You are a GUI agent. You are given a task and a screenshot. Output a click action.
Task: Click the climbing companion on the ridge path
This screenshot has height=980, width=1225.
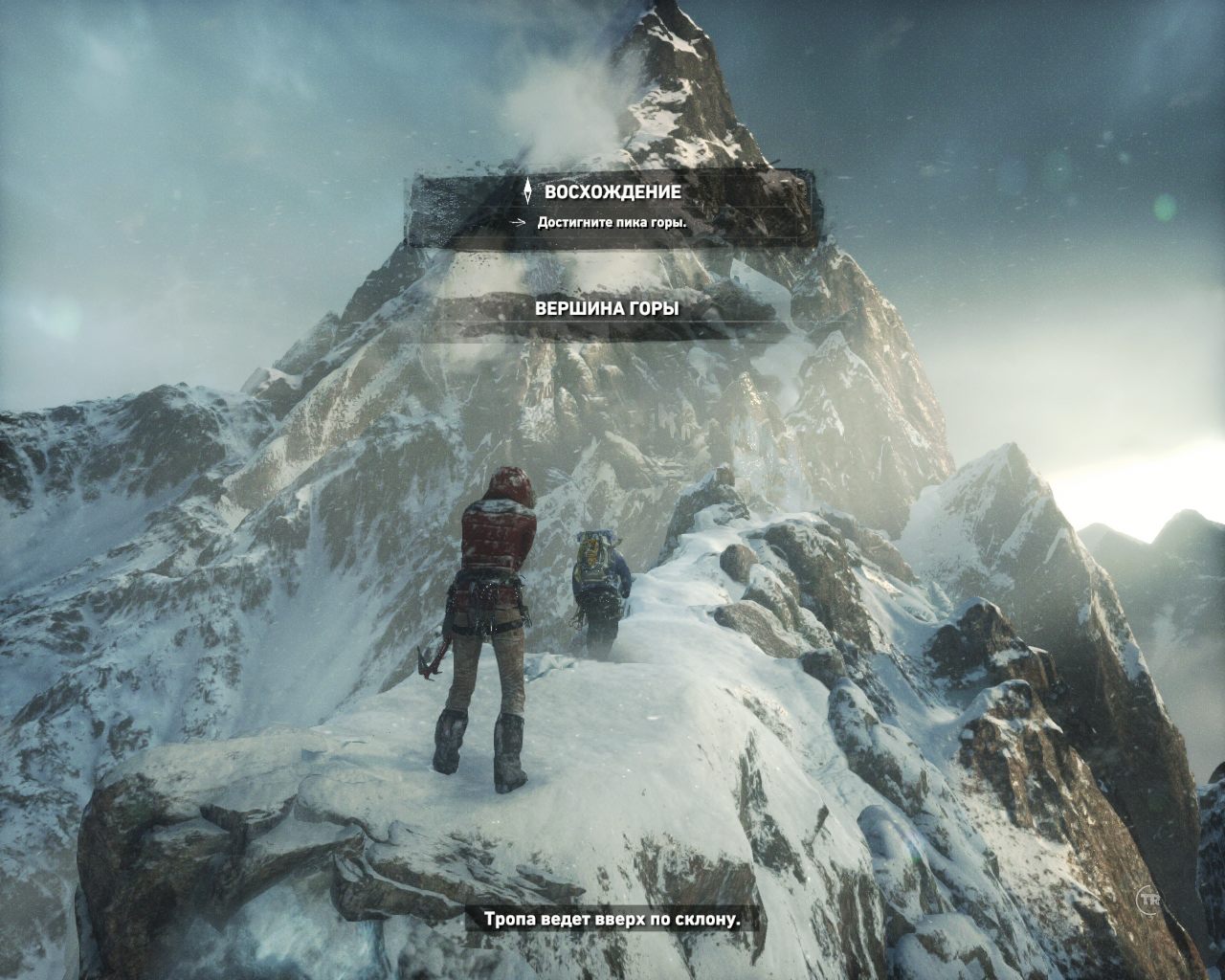(x=598, y=584)
